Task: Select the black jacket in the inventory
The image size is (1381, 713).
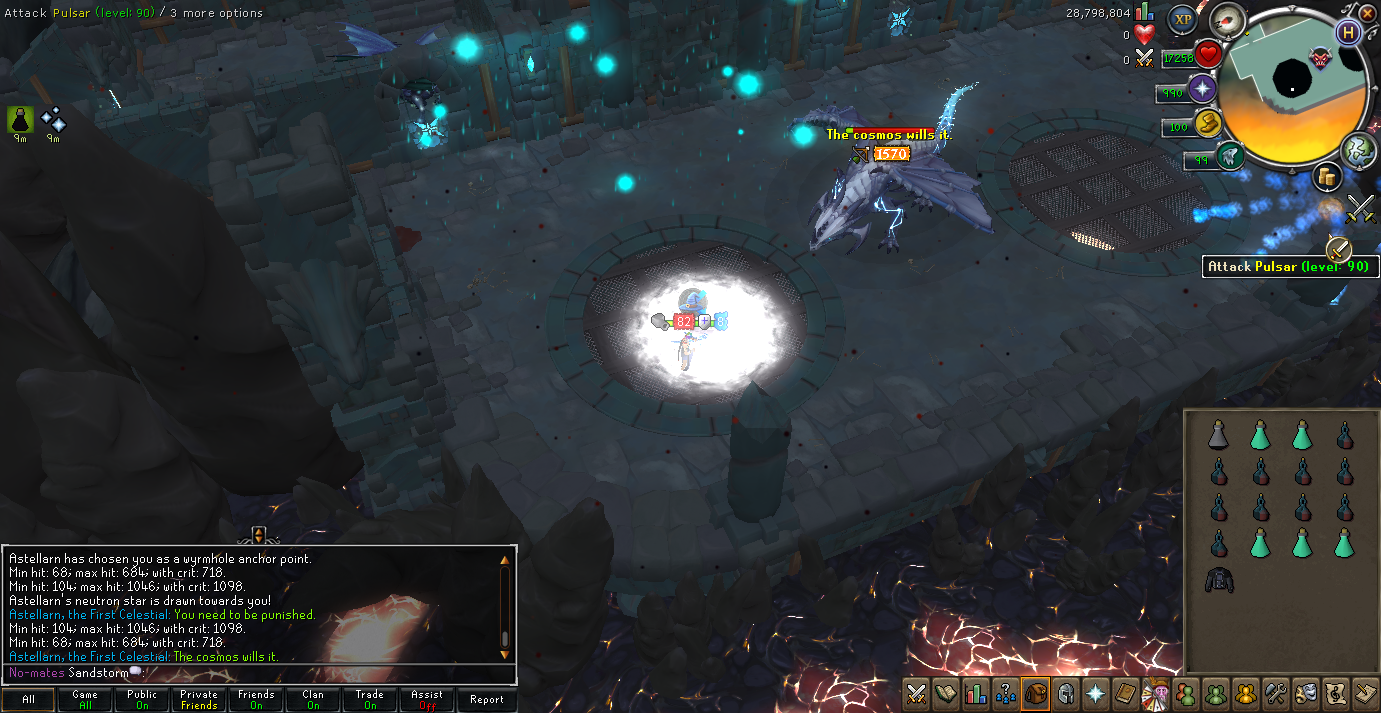Action: pos(1218,580)
